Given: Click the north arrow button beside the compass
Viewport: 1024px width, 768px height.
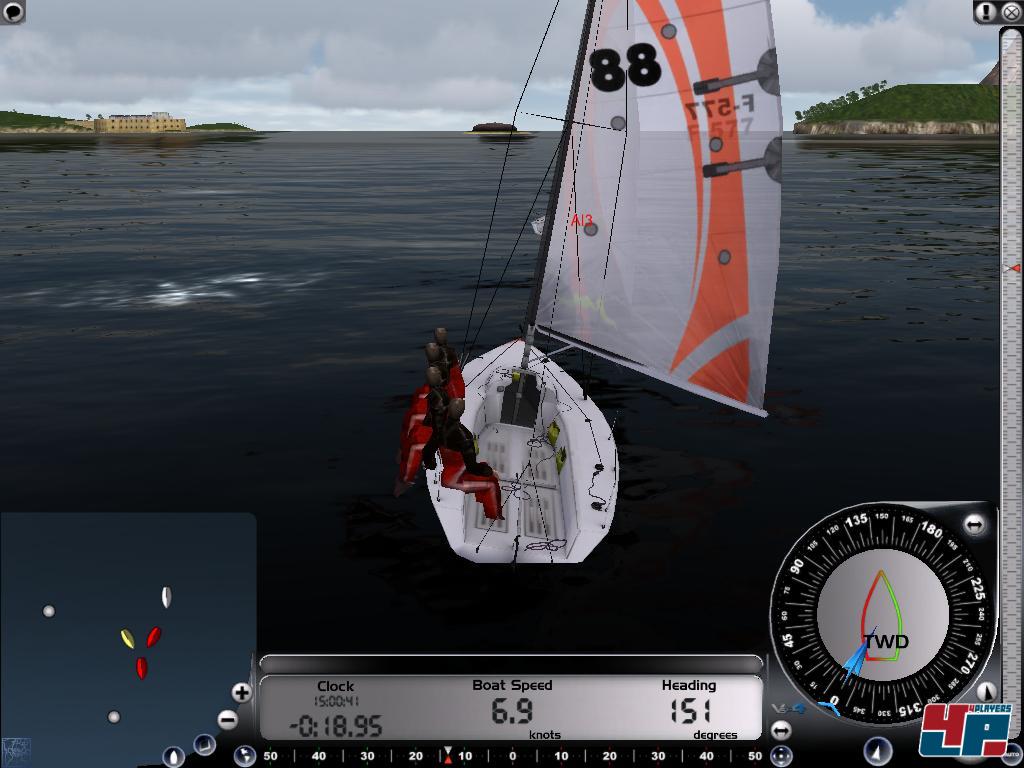Looking at the screenshot, I should 985,691.
